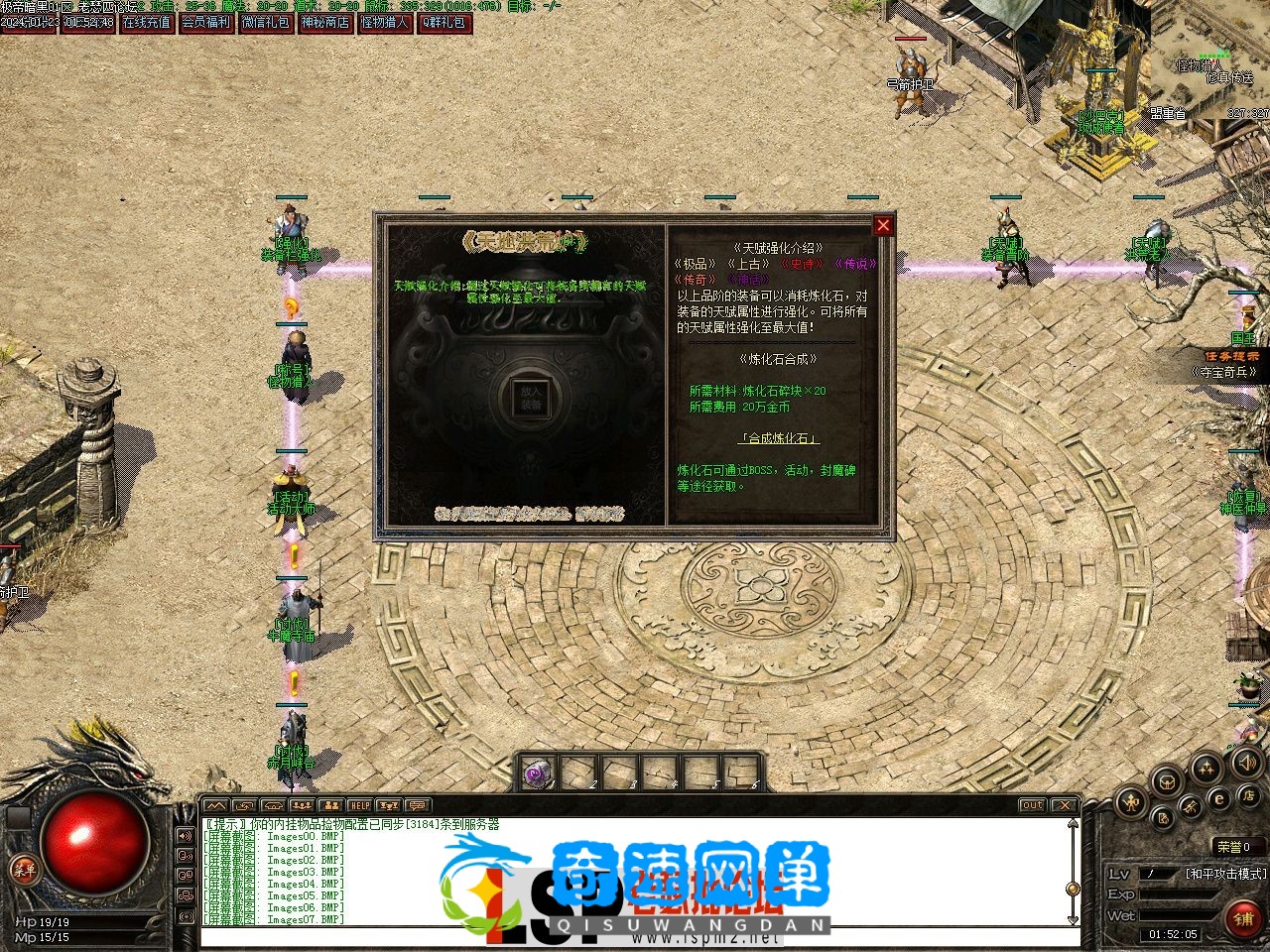This screenshot has height=952, width=1270.
Task: Open the 夺宝奇兵 quest tracker entry
Action: [x=1229, y=372]
